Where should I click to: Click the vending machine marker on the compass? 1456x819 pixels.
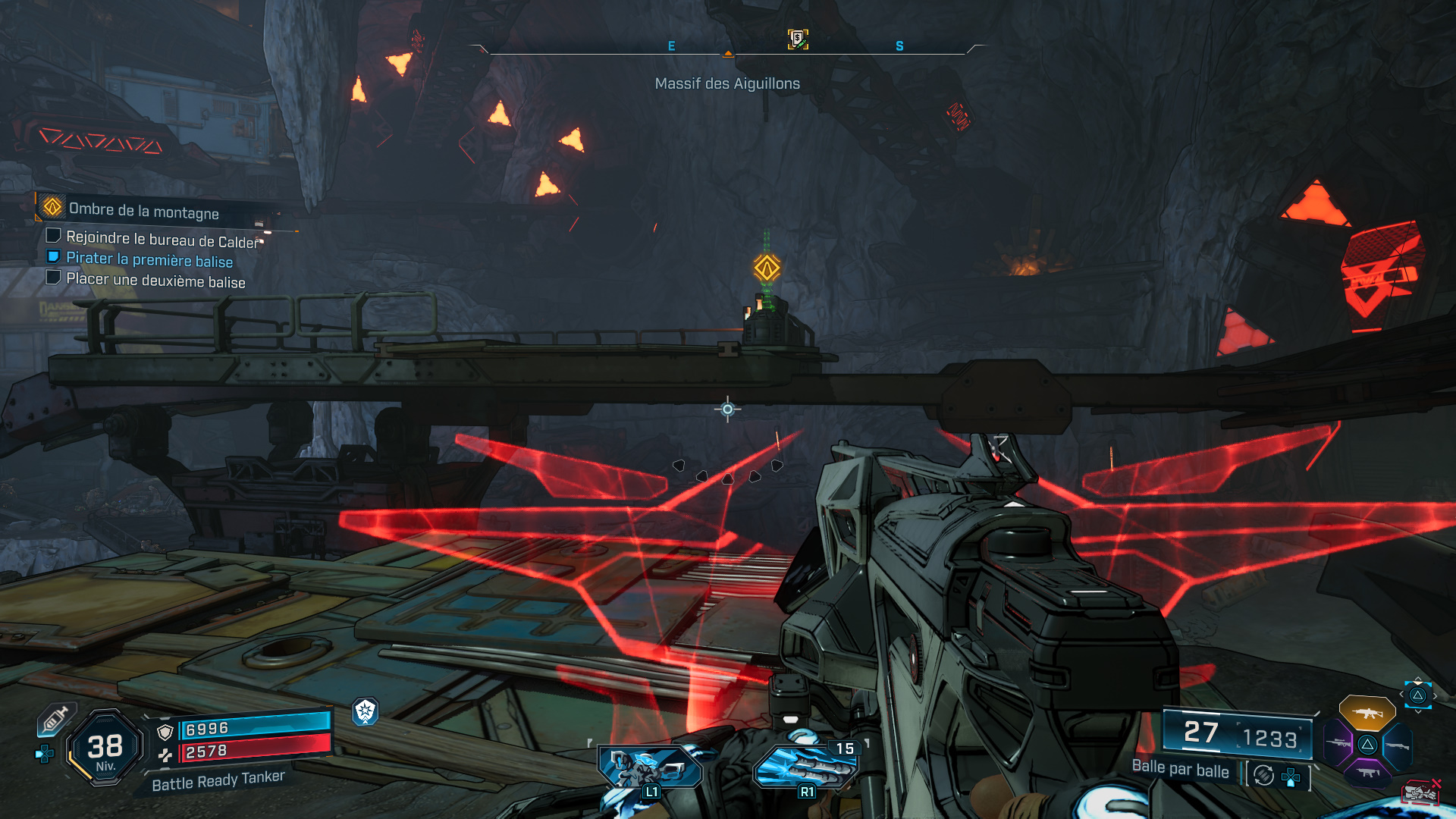[797, 39]
